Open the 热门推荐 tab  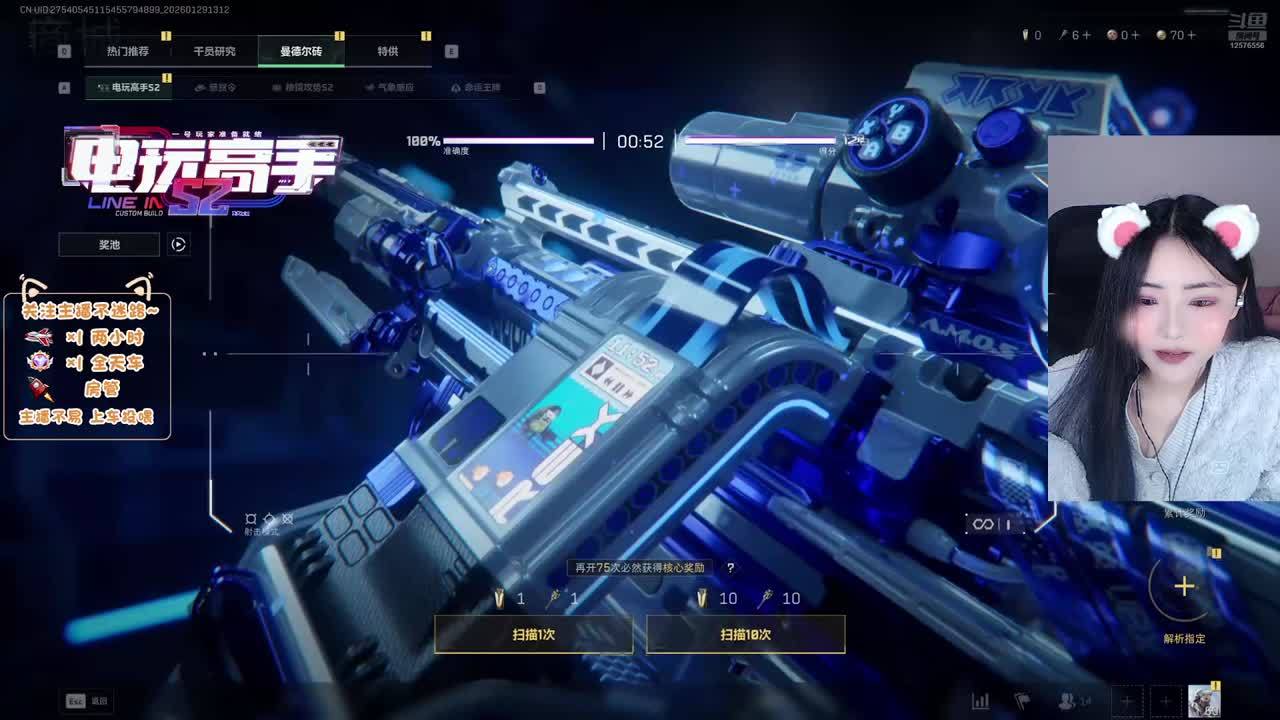point(128,51)
